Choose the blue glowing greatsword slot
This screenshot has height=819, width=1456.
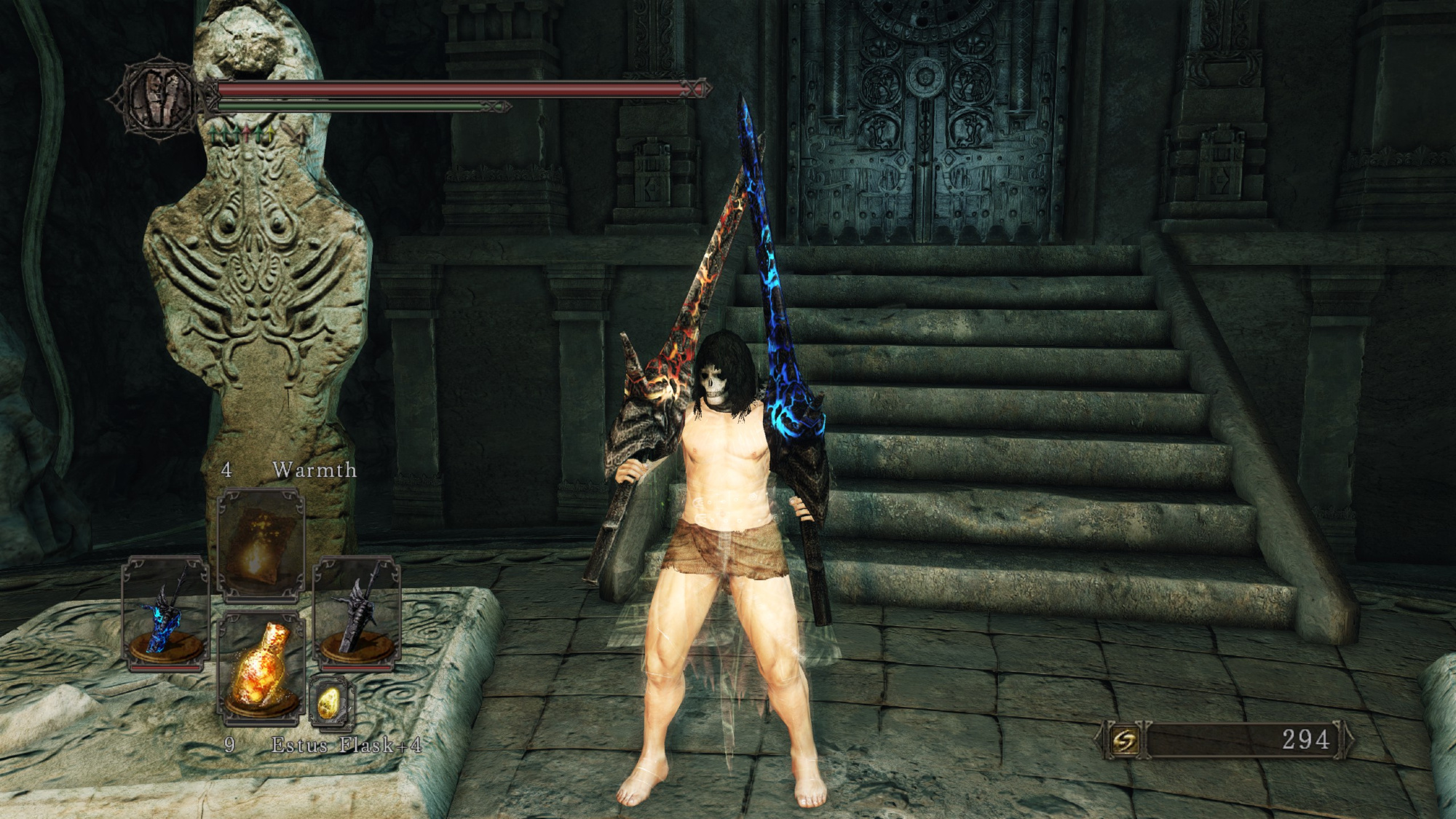(x=165, y=612)
